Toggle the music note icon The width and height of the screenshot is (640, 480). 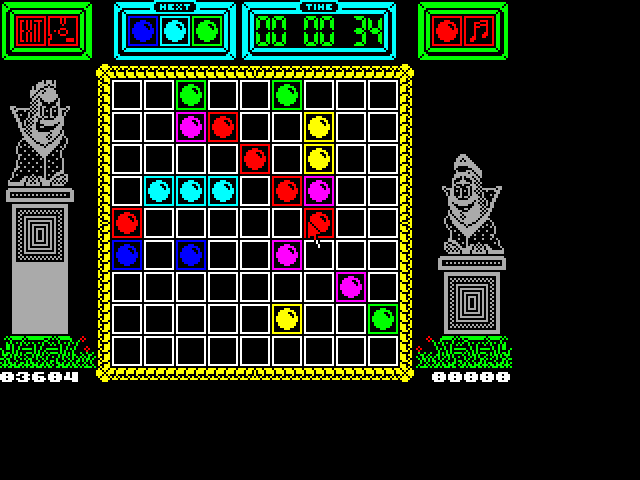pyautogui.click(x=481, y=31)
